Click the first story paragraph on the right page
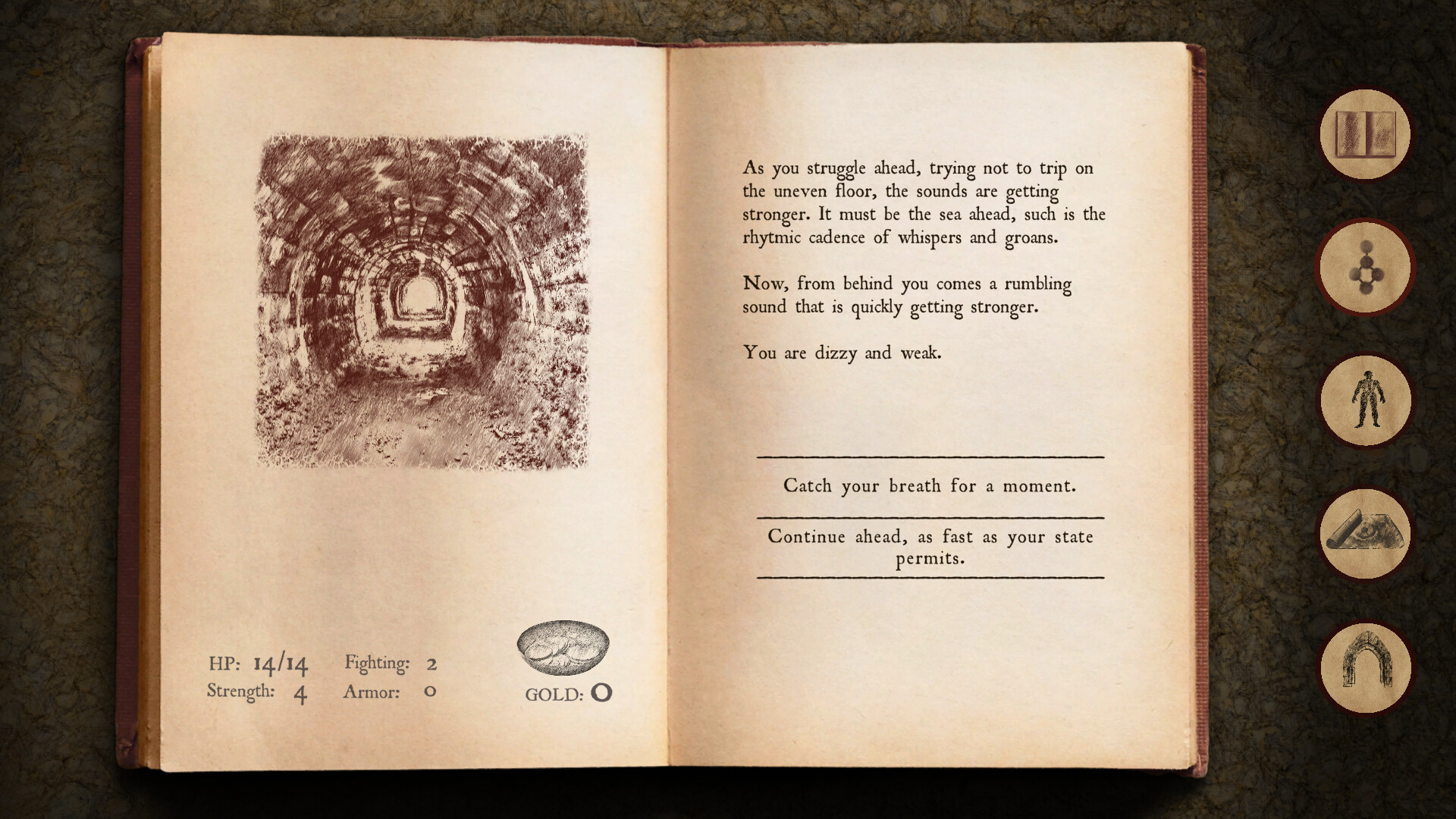1456x819 pixels. [x=921, y=202]
